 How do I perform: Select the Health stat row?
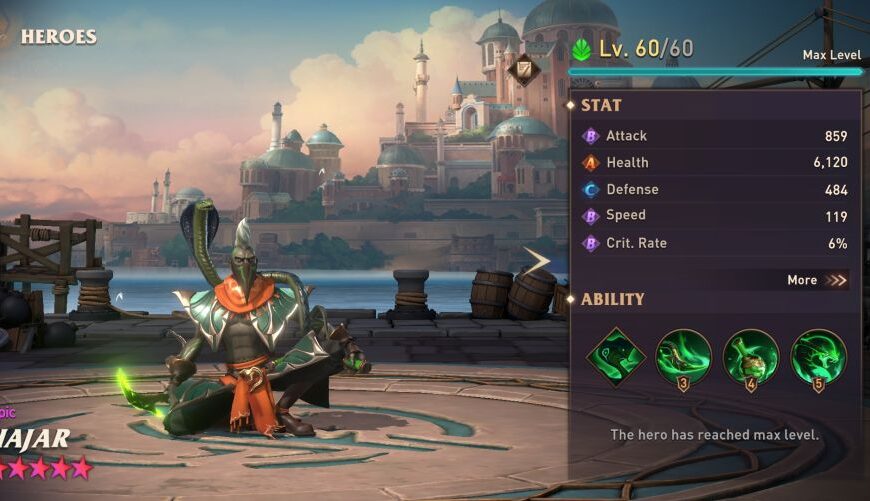[715, 162]
